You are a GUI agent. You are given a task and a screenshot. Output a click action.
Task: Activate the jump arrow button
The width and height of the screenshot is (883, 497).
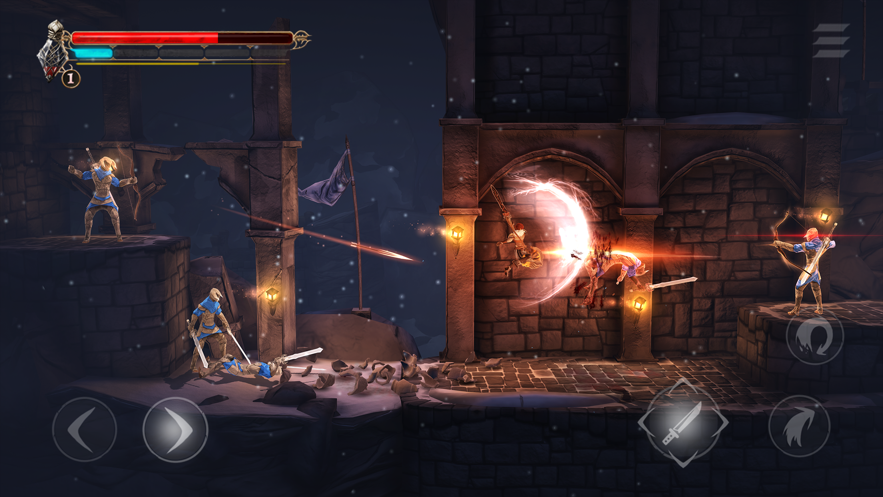pyautogui.click(x=799, y=428)
